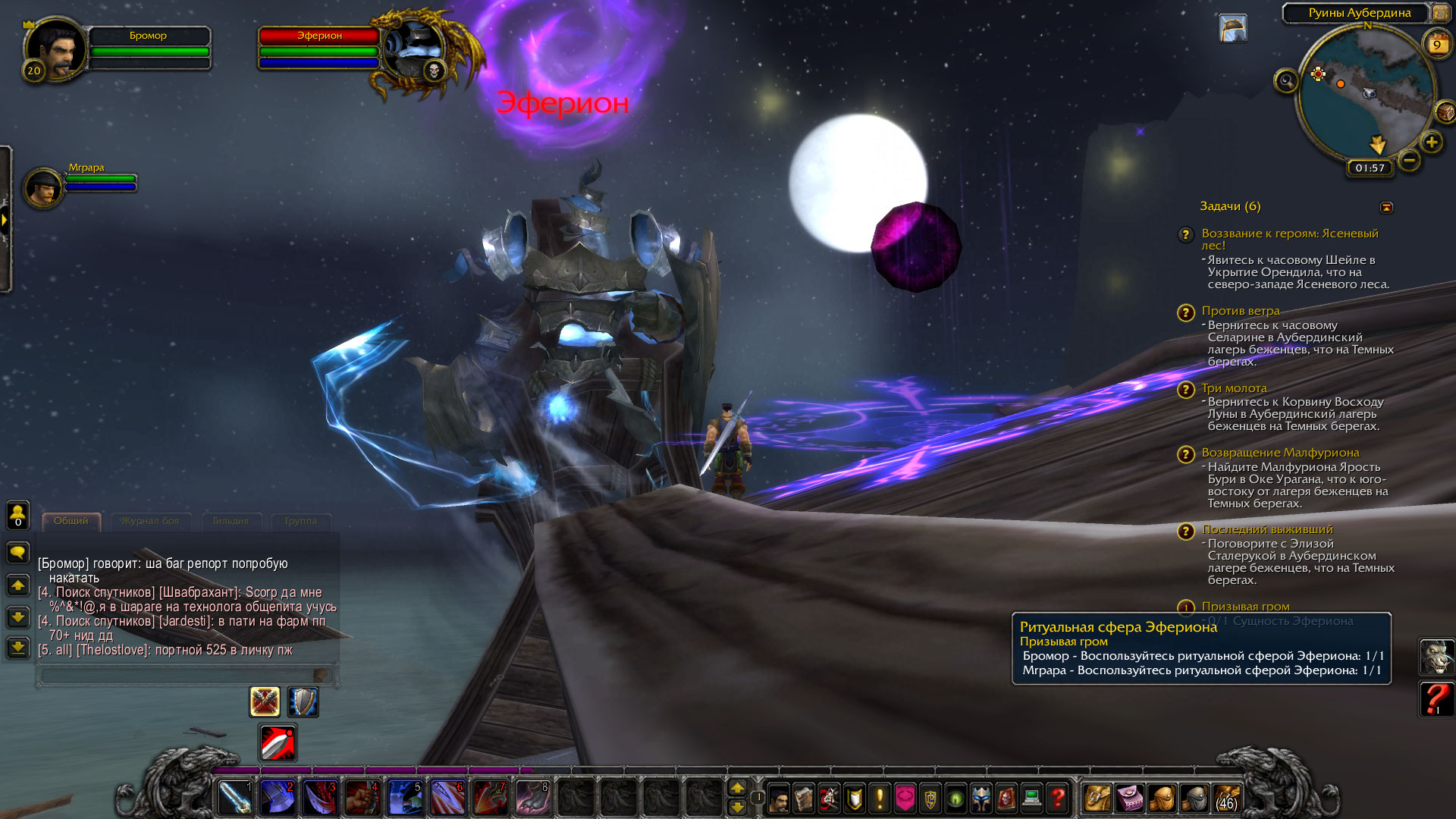Open the red question mark help button

click(1057, 799)
